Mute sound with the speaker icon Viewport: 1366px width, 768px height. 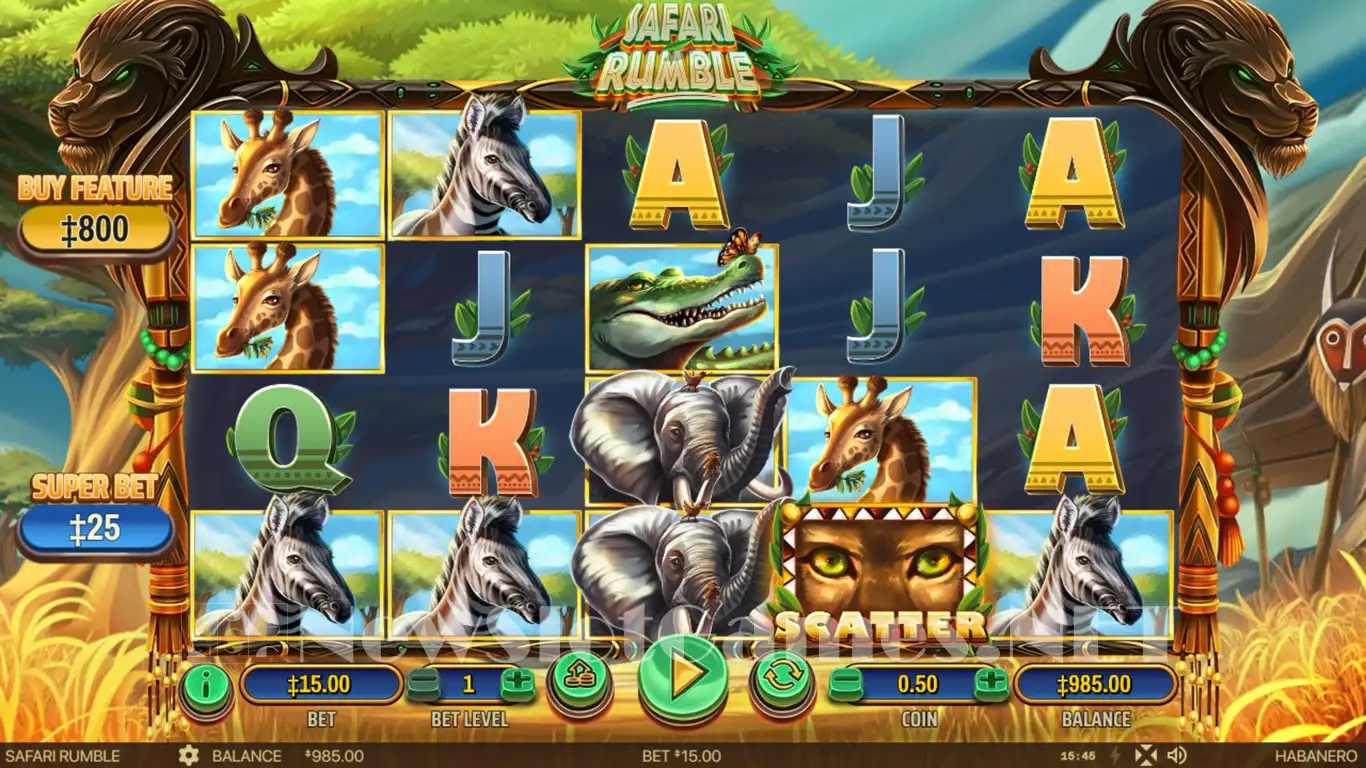tap(1176, 756)
